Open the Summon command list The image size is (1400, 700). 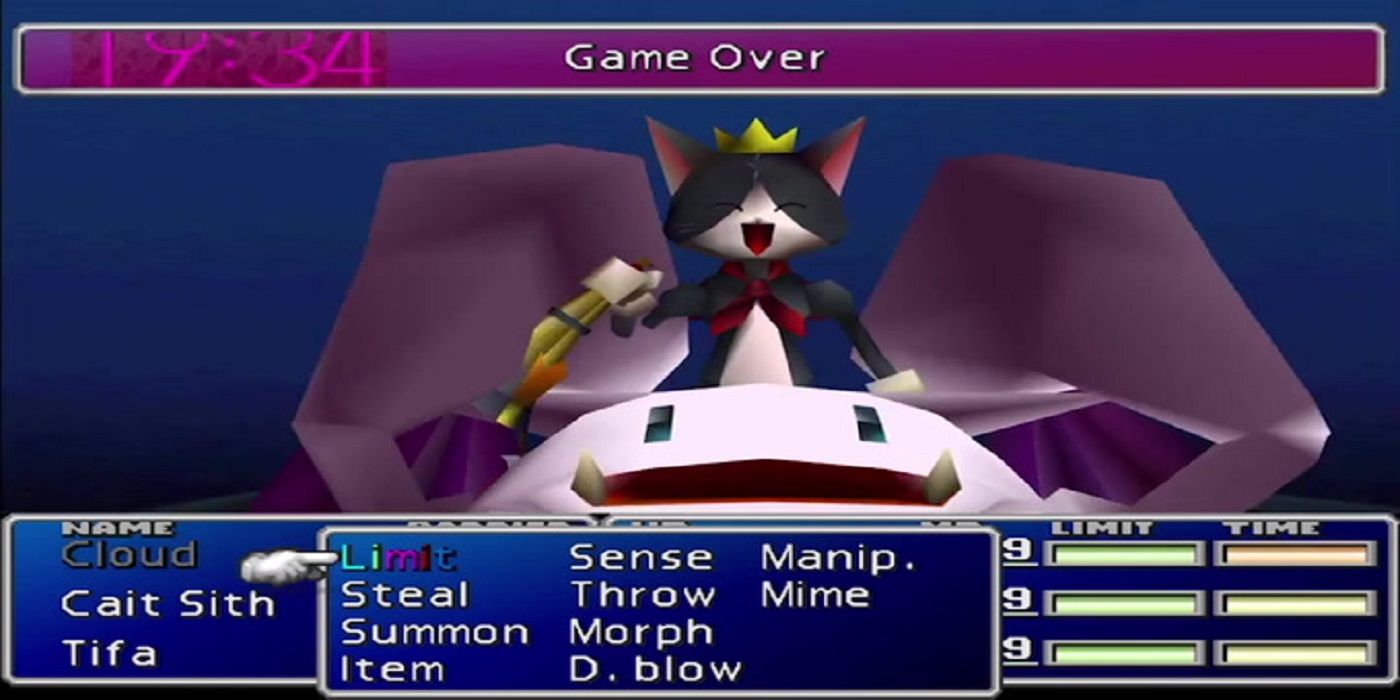tap(435, 632)
